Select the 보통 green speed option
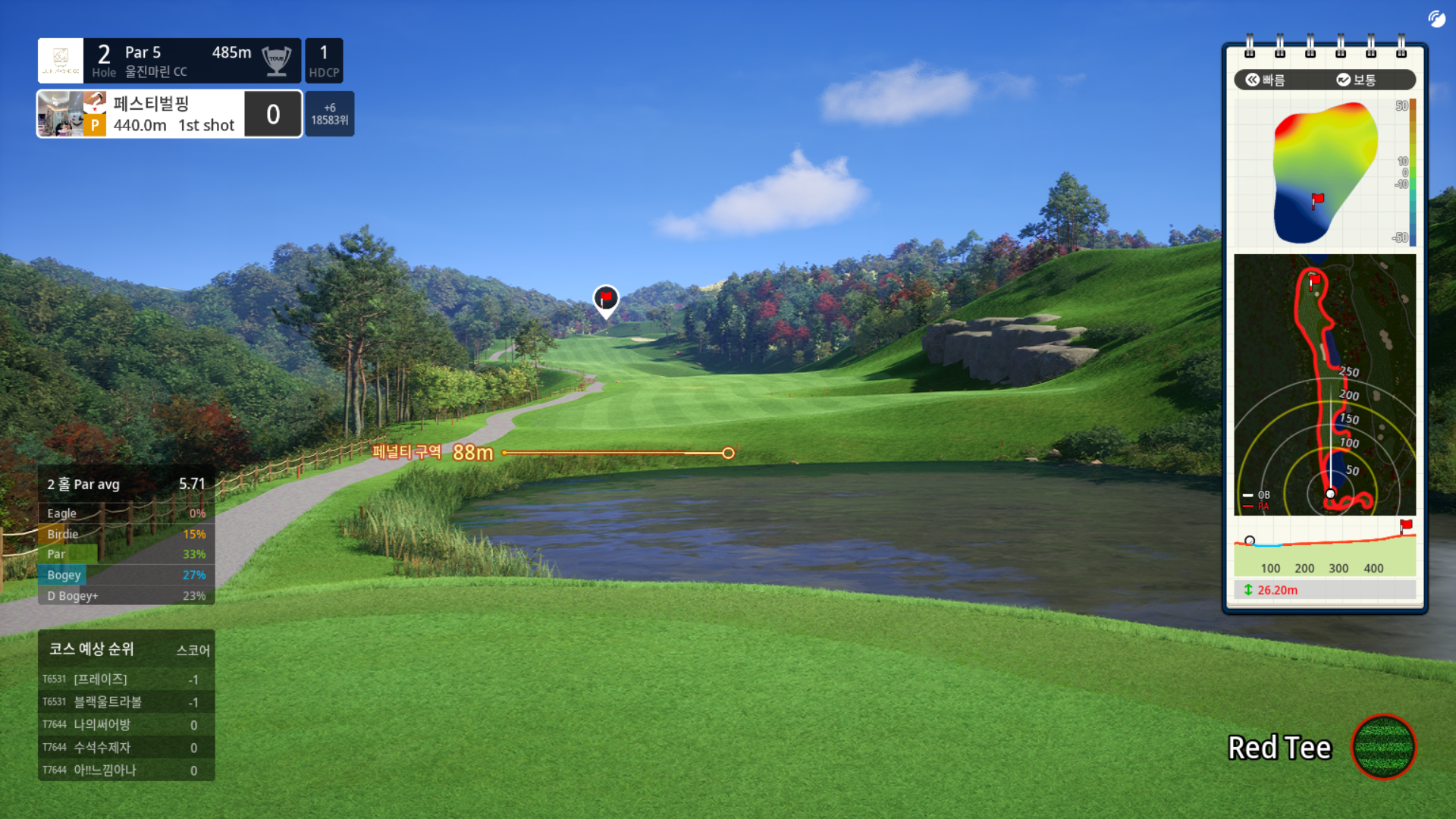The height and width of the screenshot is (819, 1456). pyautogui.click(x=1356, y=80)
